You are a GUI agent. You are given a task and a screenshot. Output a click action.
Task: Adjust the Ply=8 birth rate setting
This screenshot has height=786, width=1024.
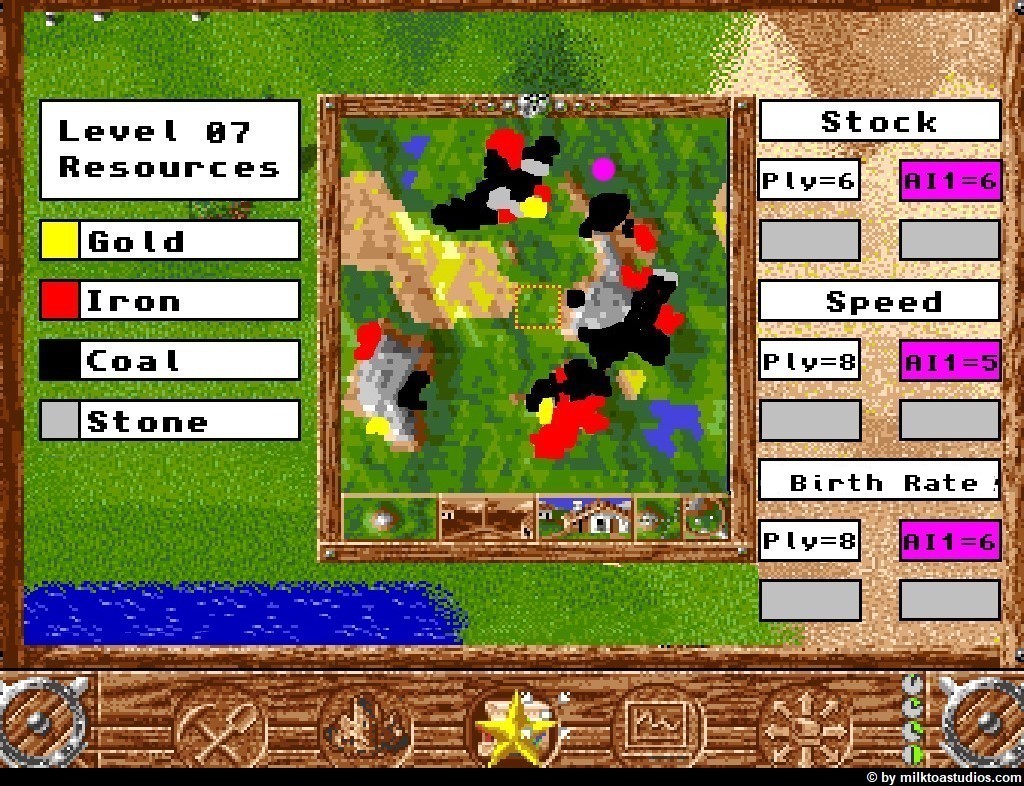pos(808,540)
